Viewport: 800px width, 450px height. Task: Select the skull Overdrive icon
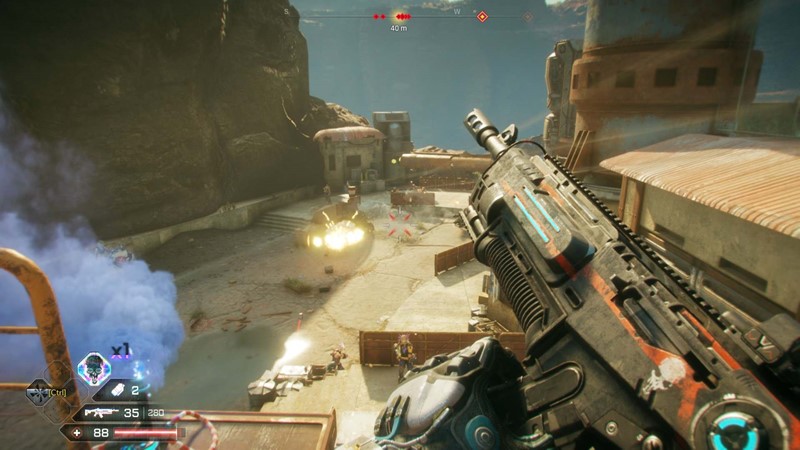coord(94,369)
